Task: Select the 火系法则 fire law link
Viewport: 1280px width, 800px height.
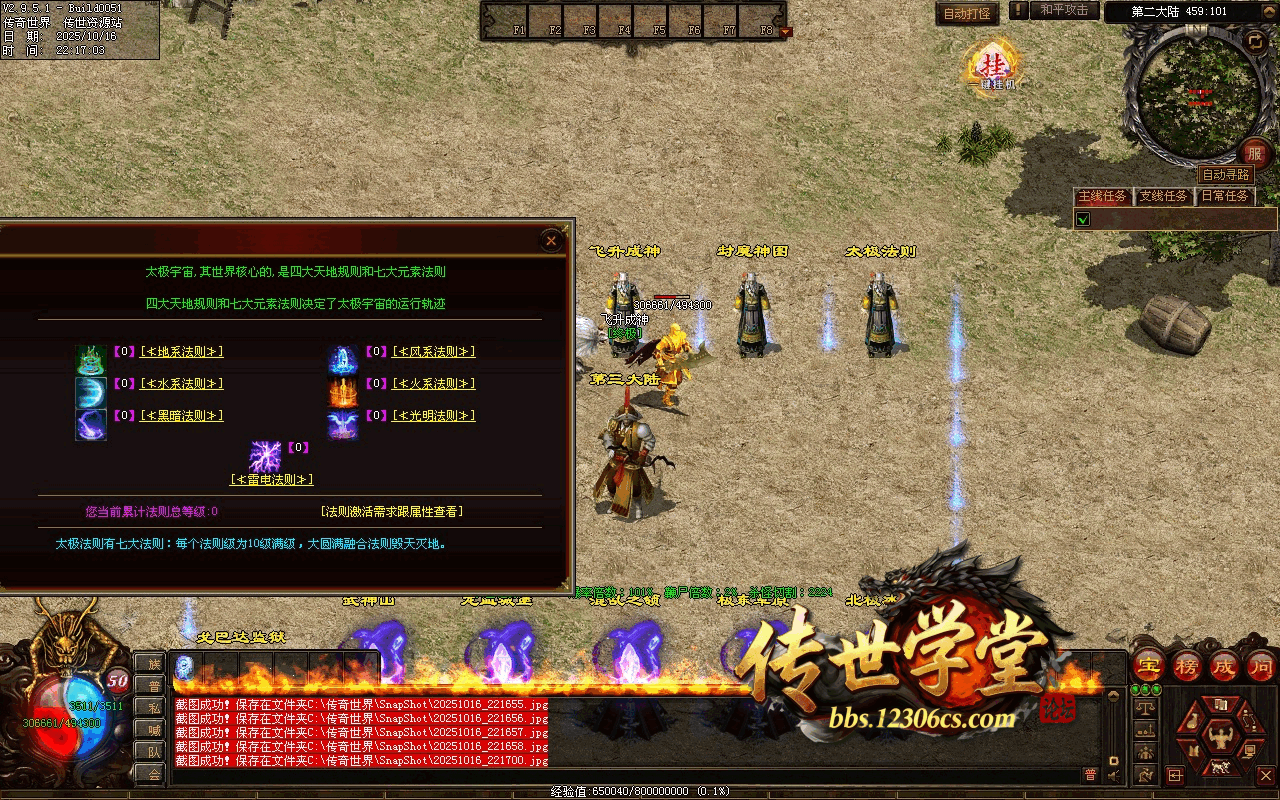Action: point(433,384)
